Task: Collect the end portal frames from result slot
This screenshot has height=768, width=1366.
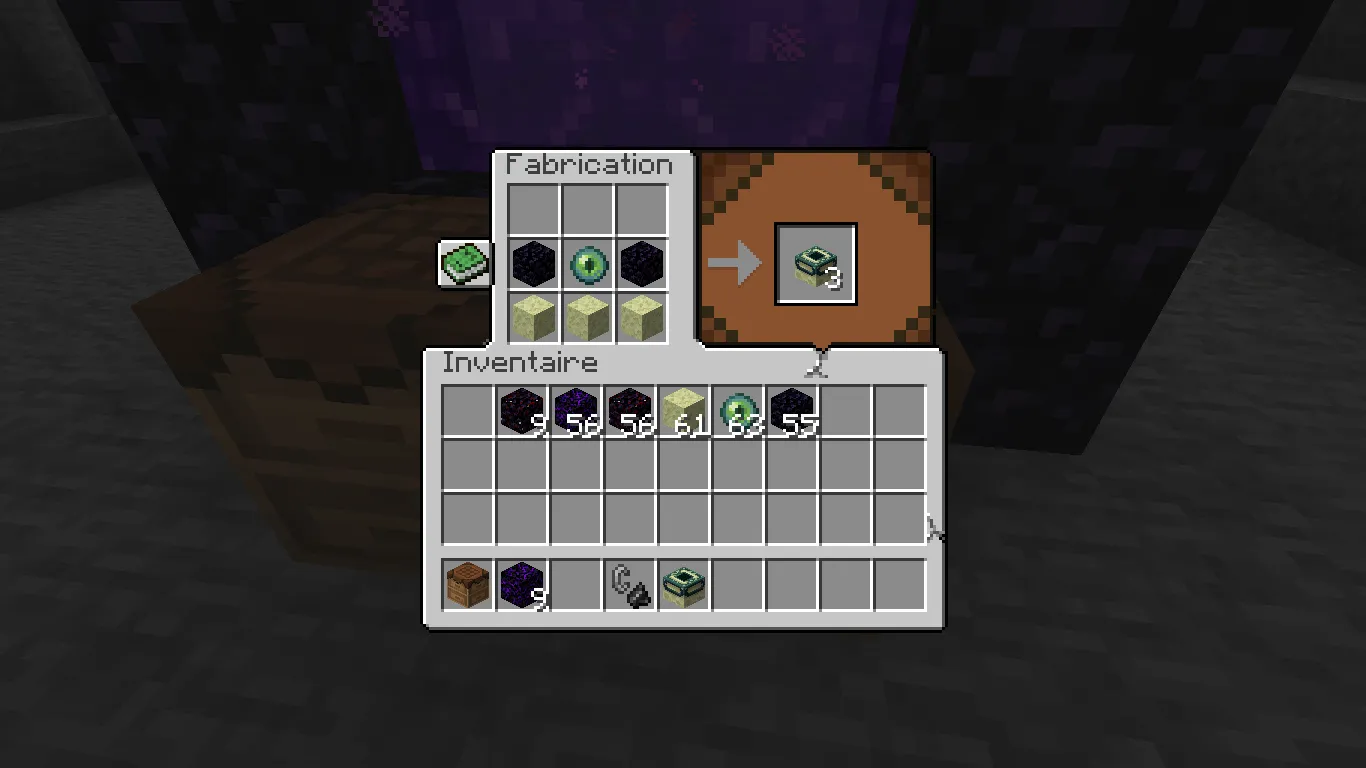Action: tap(815, 263)
